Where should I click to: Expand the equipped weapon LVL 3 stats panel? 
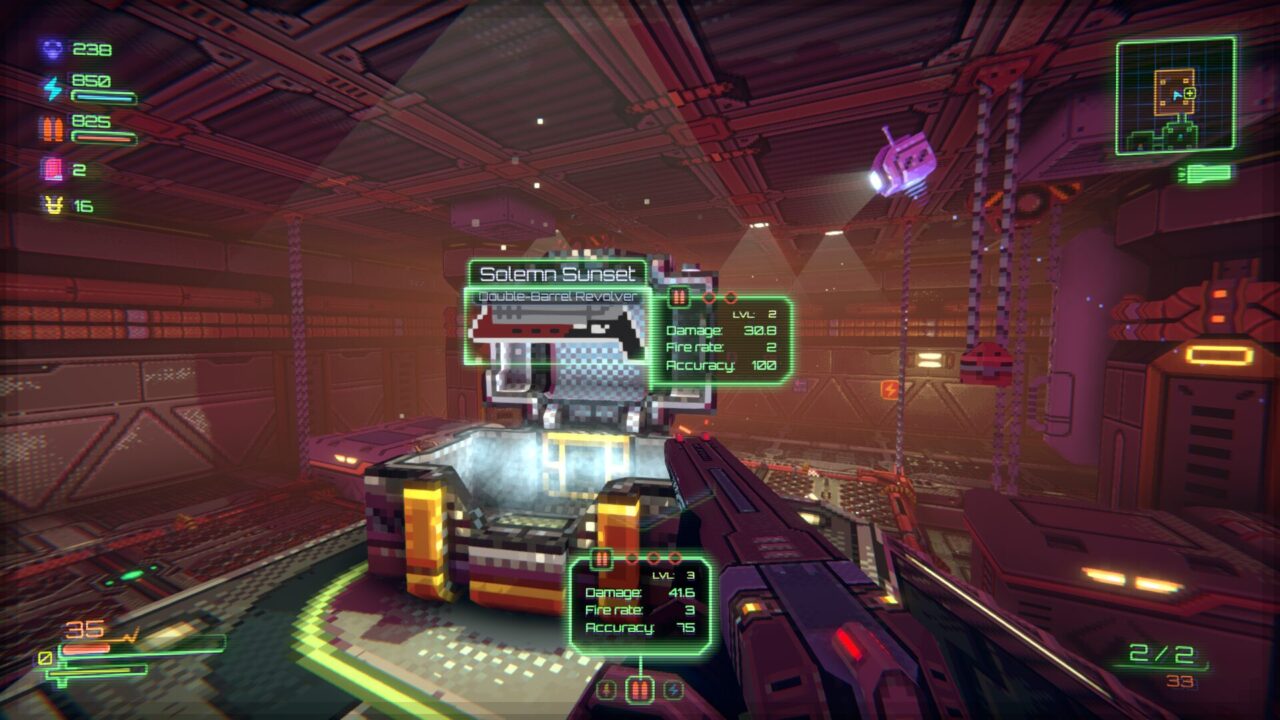(x=640, y=600)
